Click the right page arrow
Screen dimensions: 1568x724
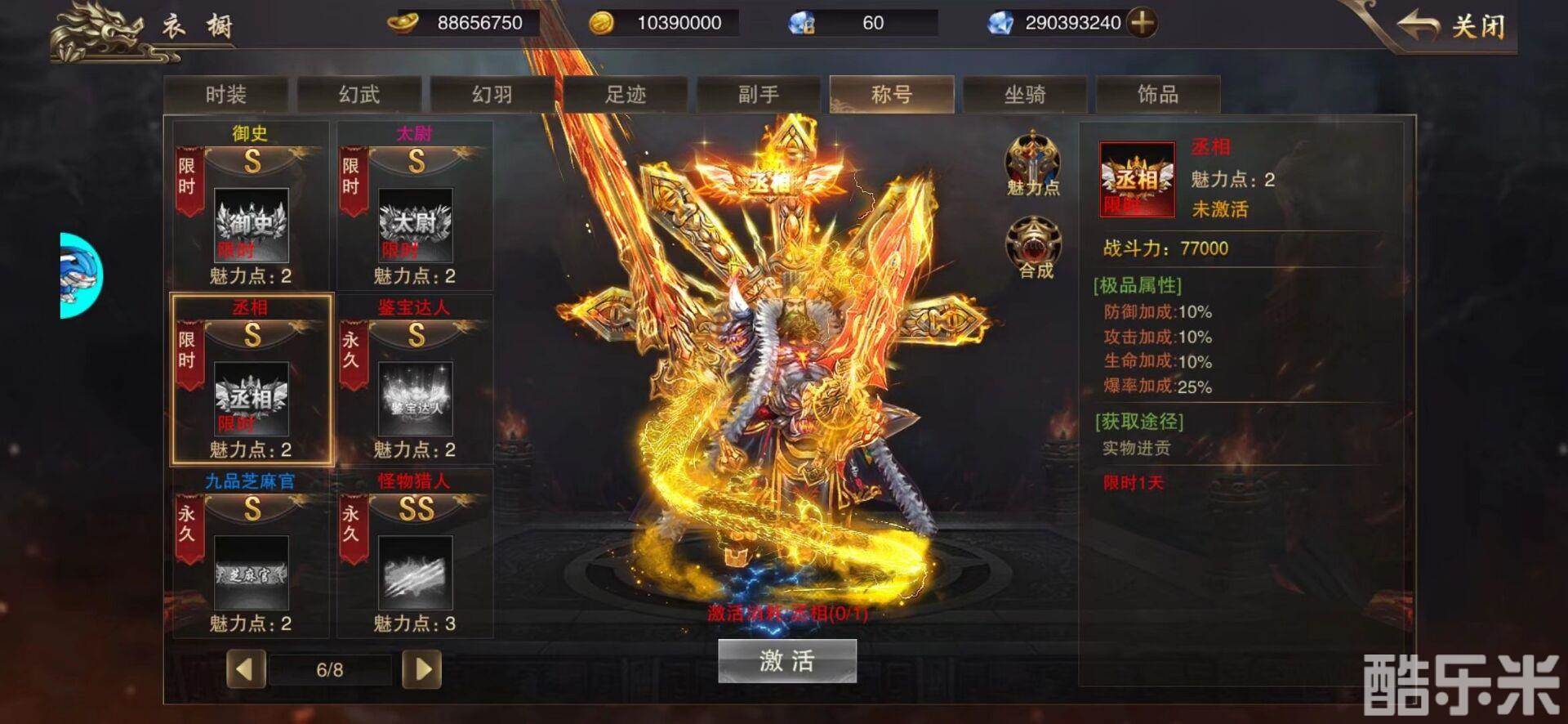click(422, 668)
